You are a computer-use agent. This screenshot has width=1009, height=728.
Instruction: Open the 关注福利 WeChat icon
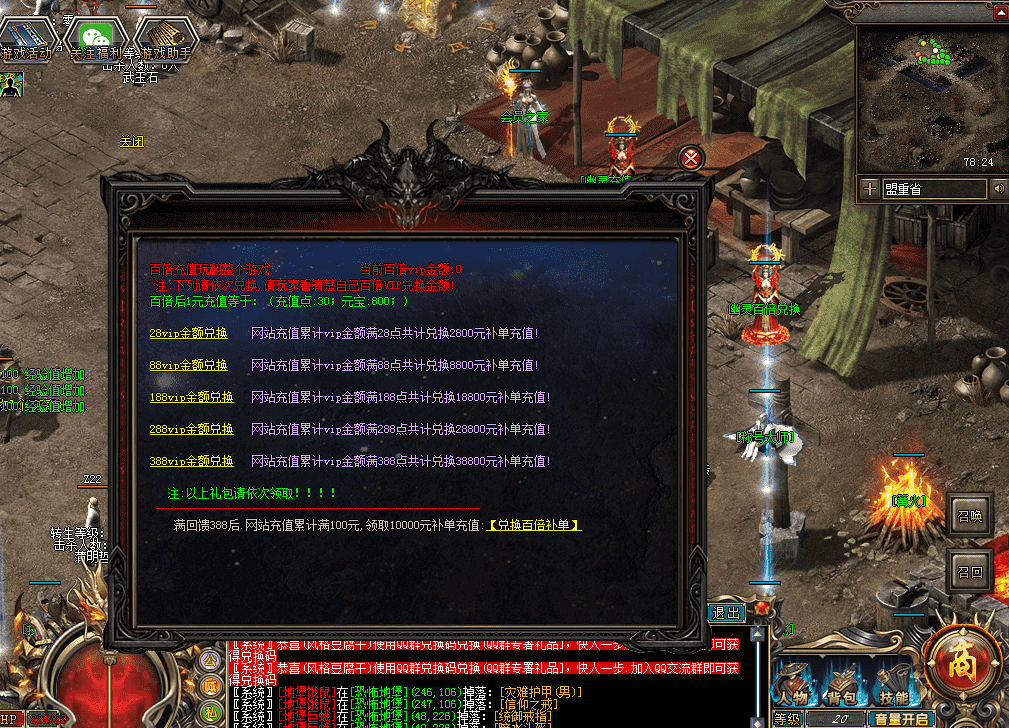click(95, 40)
